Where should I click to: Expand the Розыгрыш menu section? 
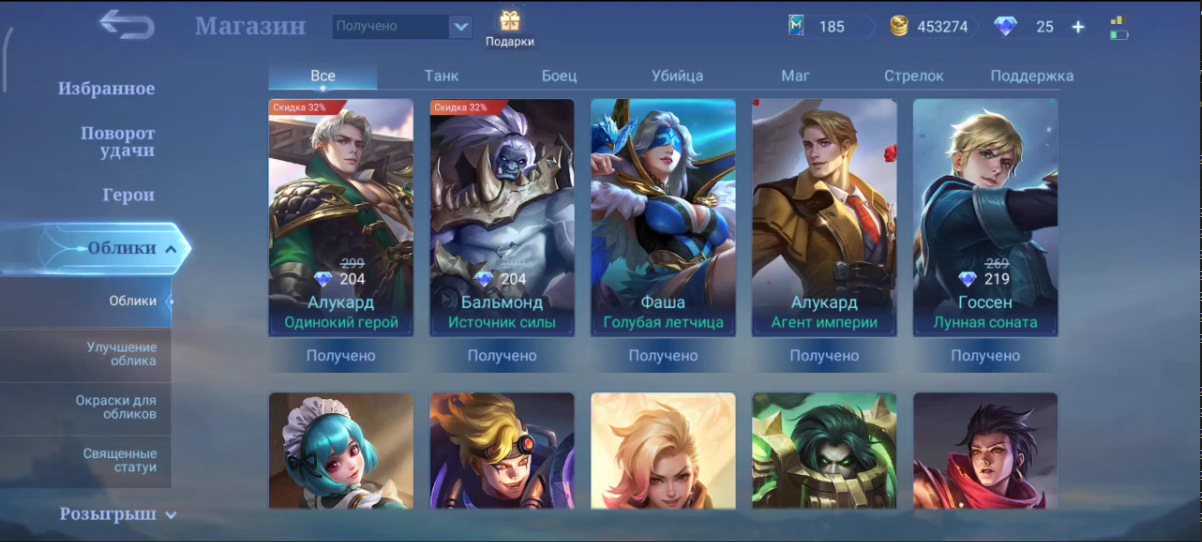point(118,515)
